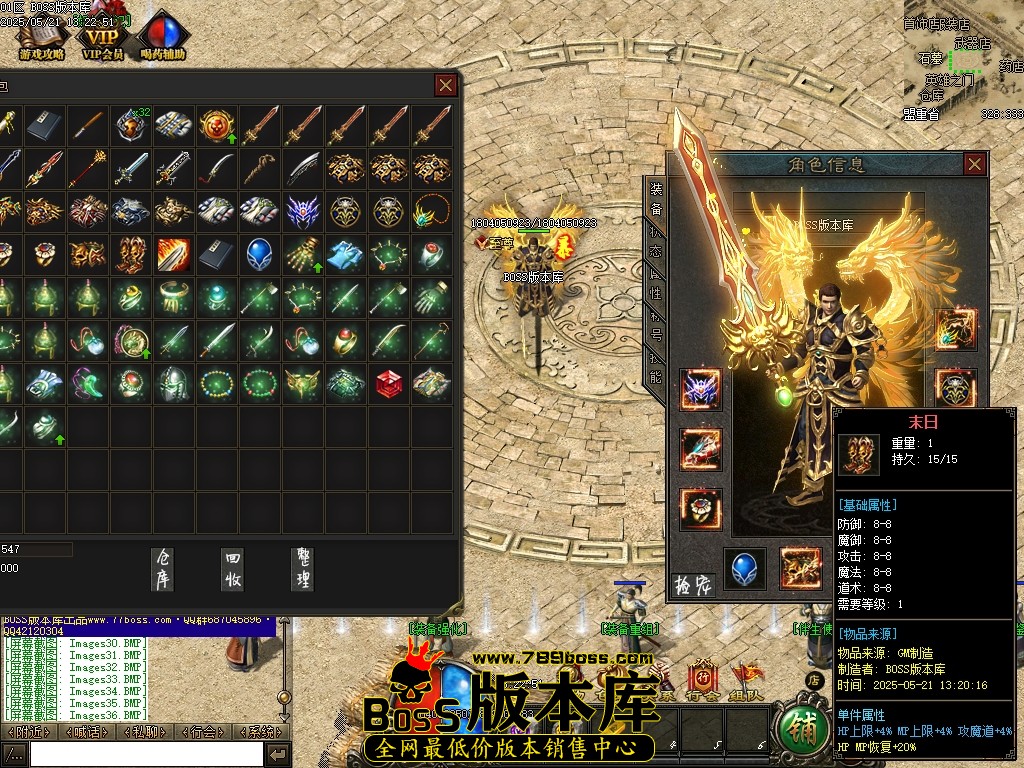Click the chat text input box

(x=146, y=754)
